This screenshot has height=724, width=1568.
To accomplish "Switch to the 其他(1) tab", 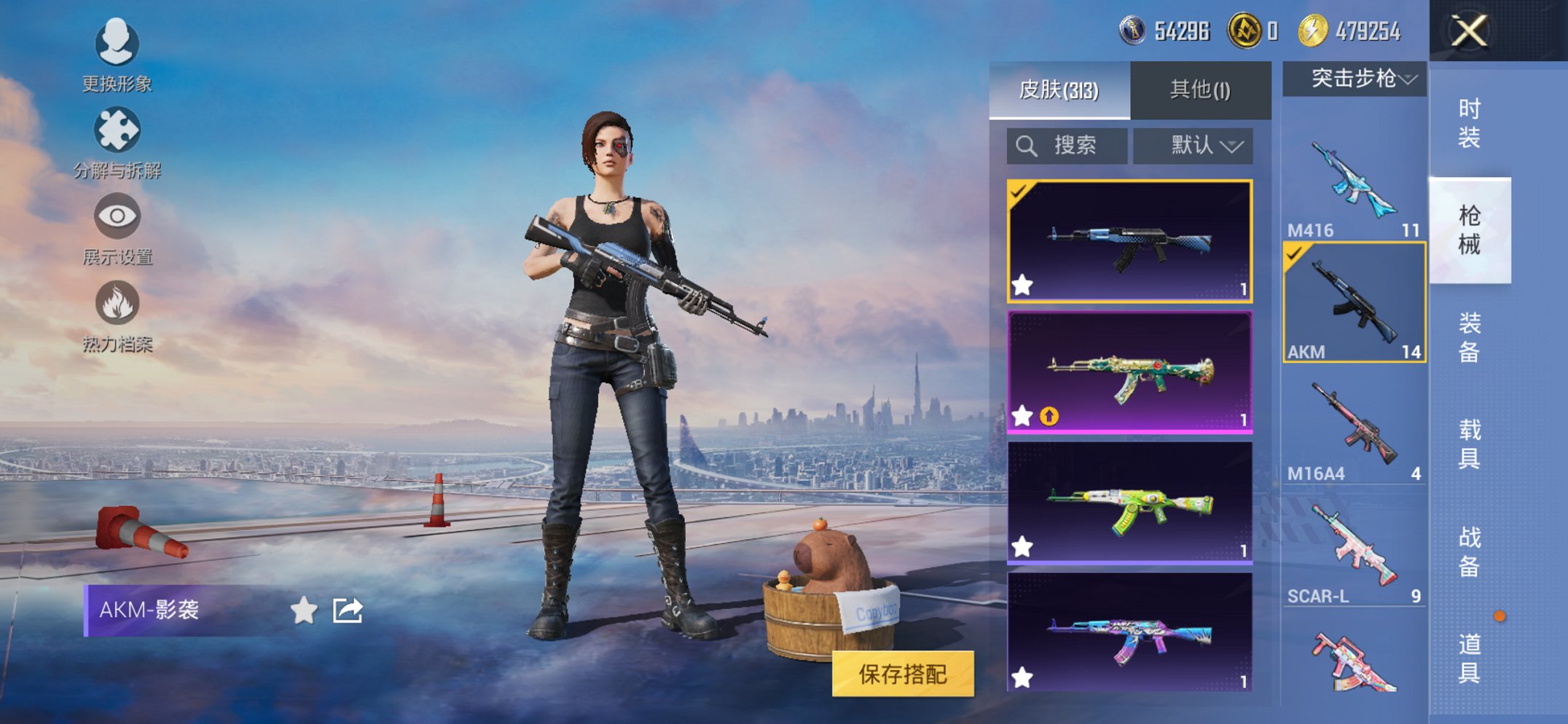I will coord(1199,89).
